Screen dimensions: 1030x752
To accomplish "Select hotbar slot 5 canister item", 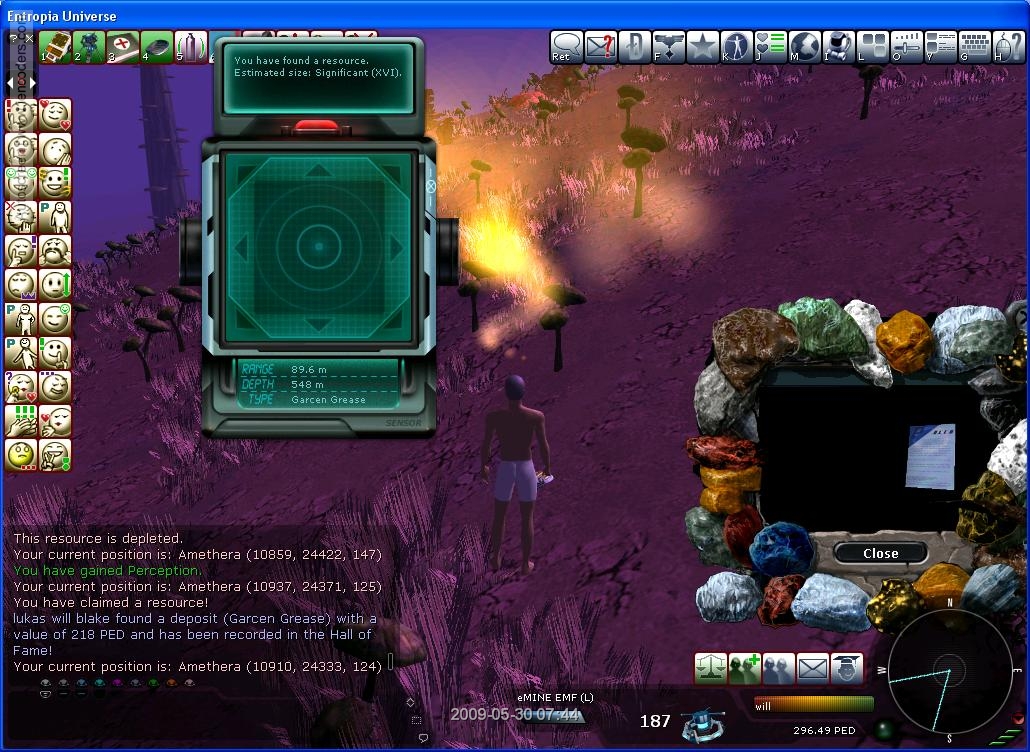I will 191,47.
